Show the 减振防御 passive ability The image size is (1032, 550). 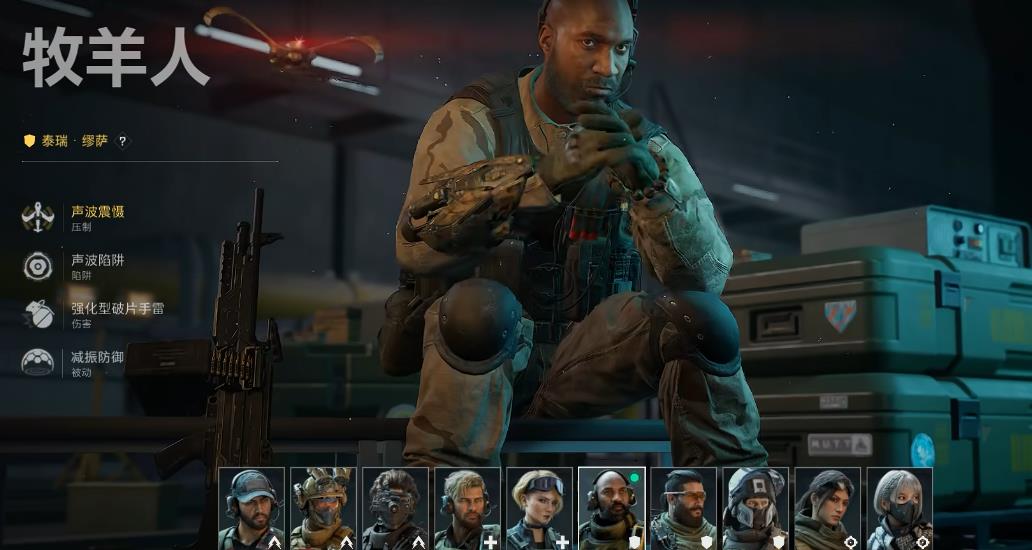pos(98,357)
